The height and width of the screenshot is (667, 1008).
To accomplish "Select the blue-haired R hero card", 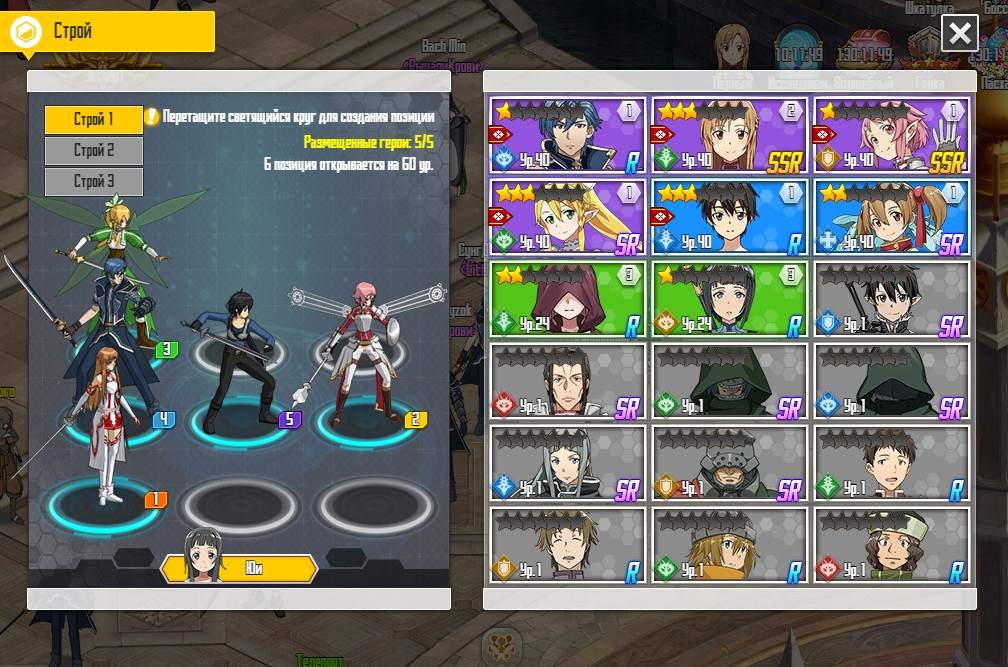I will pyautogui.click(x=567, y=136).
